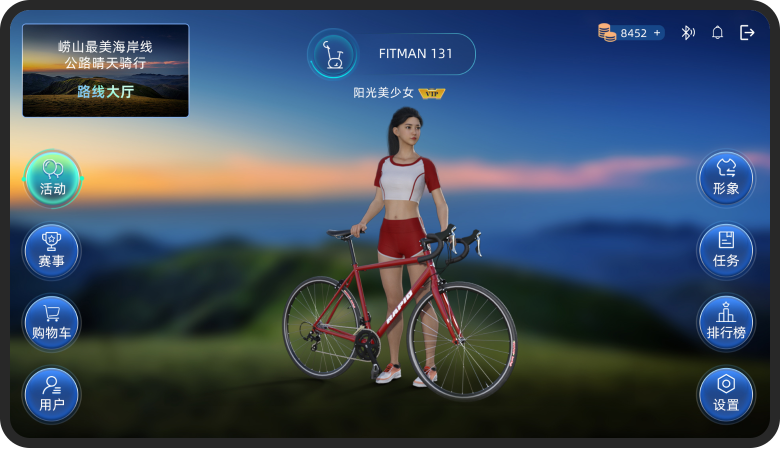Open the 活动 activities menu
Viewport: 780px width, 460px height.
[52, 178]
